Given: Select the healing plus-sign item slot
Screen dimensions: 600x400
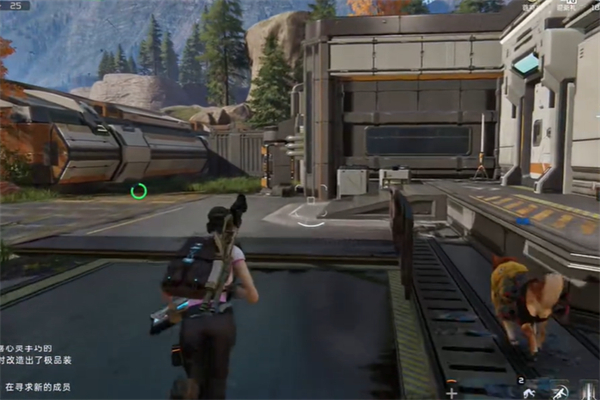Looking at the screenshot, I should point(452,391).
